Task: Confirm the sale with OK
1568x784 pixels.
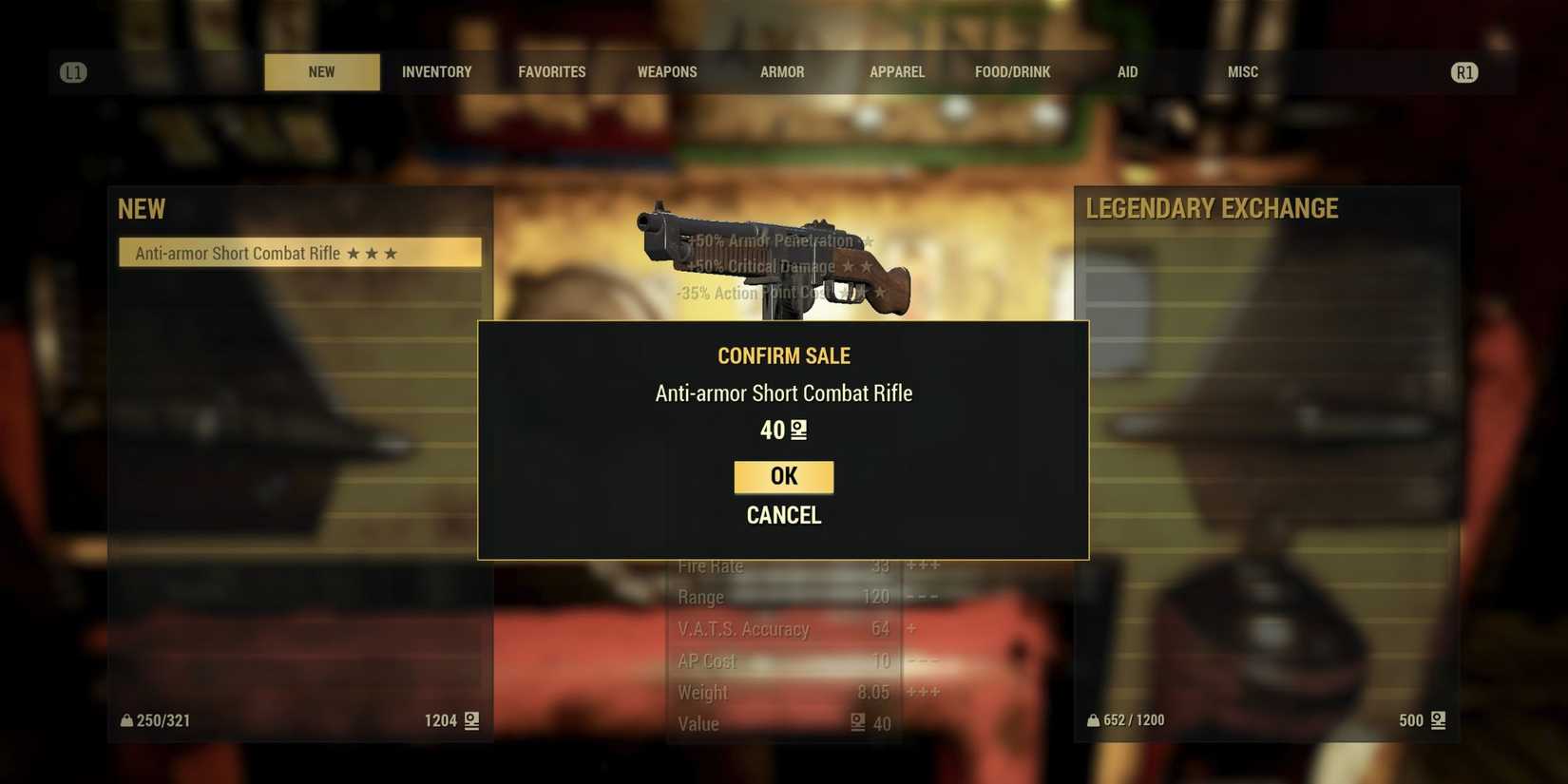Action: pyautogui.click(x=782, y=476)
